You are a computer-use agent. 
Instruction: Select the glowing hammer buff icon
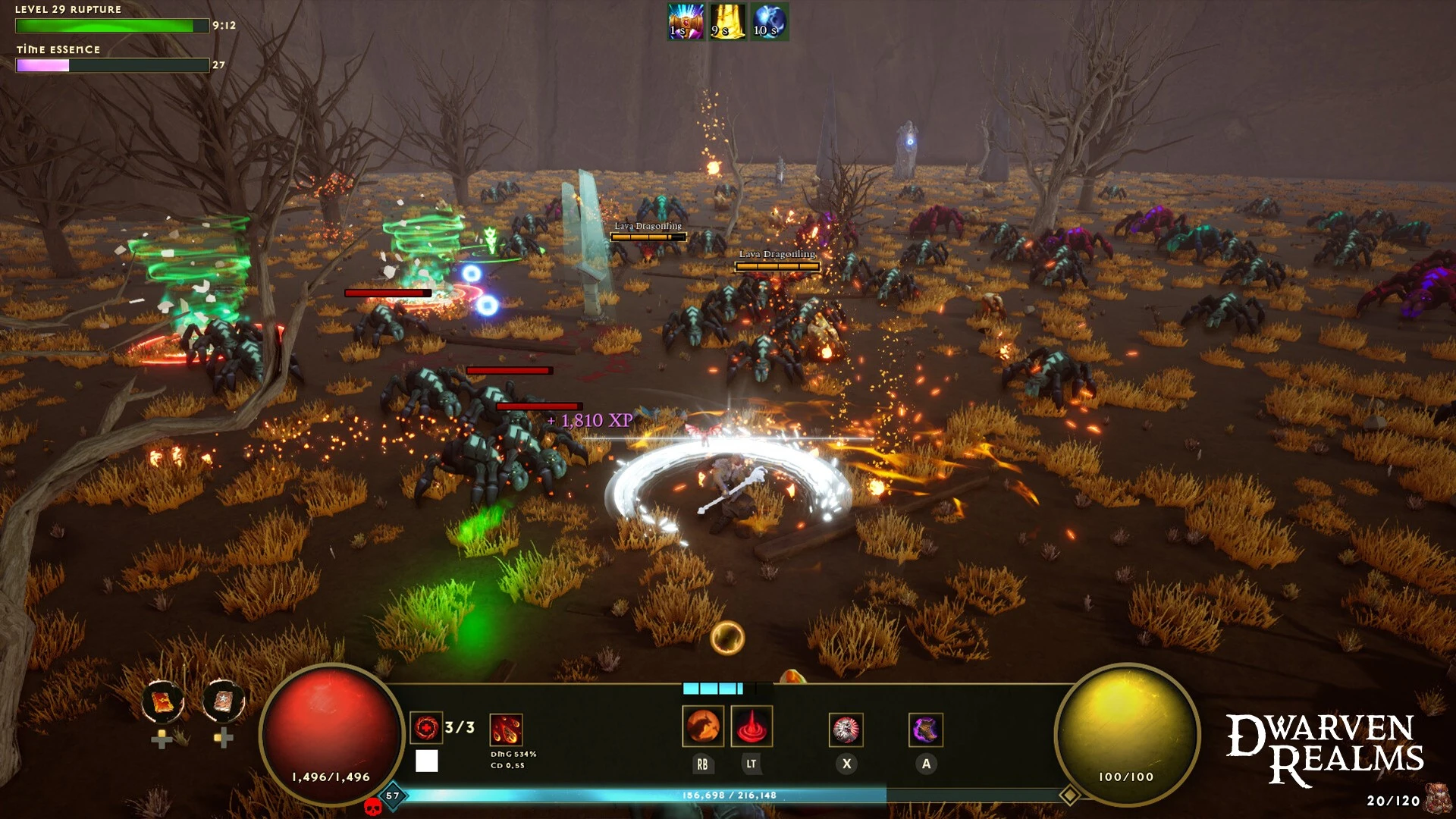(686, 21)
